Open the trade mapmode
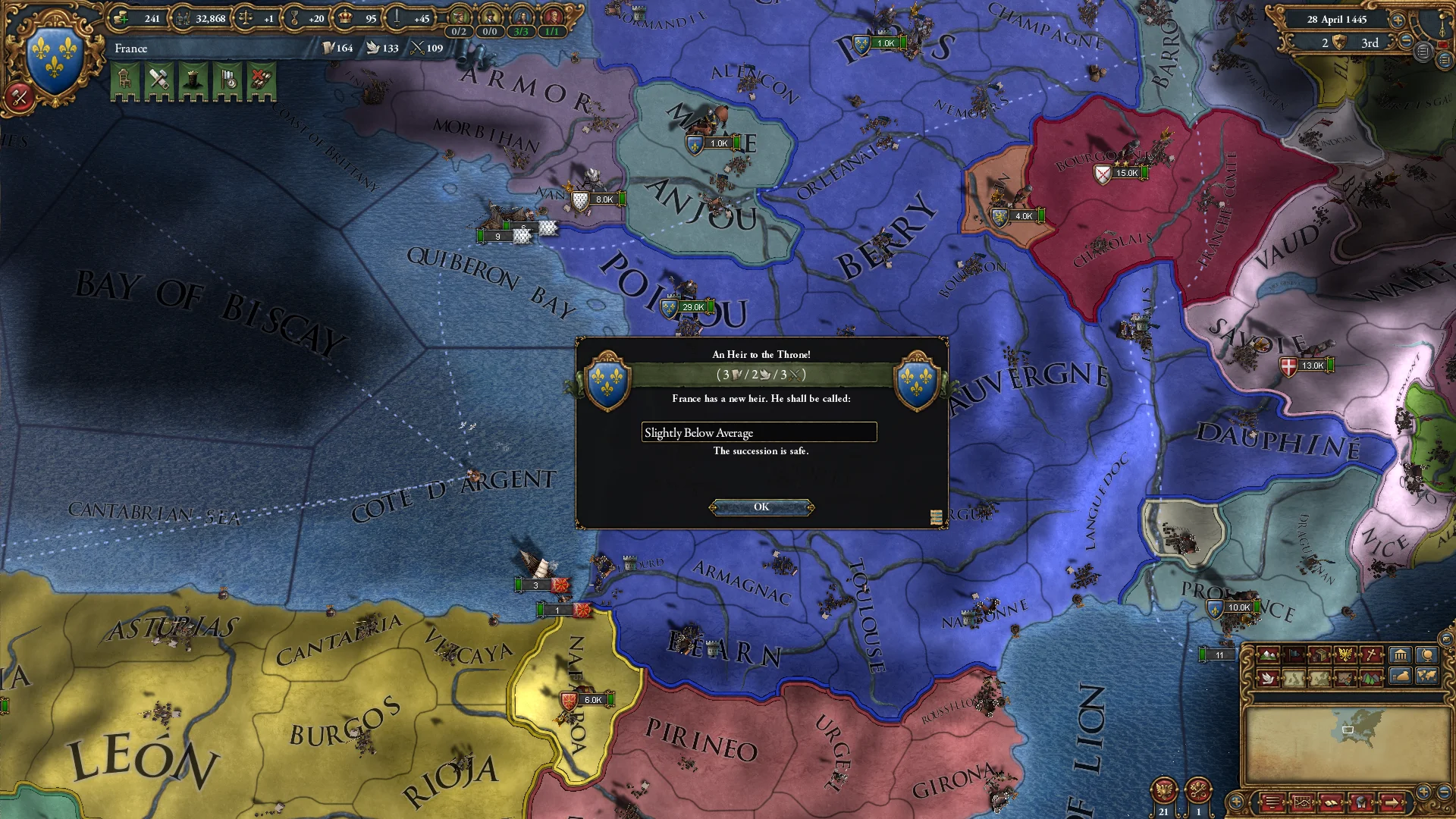 click(x=1320, y=654)
